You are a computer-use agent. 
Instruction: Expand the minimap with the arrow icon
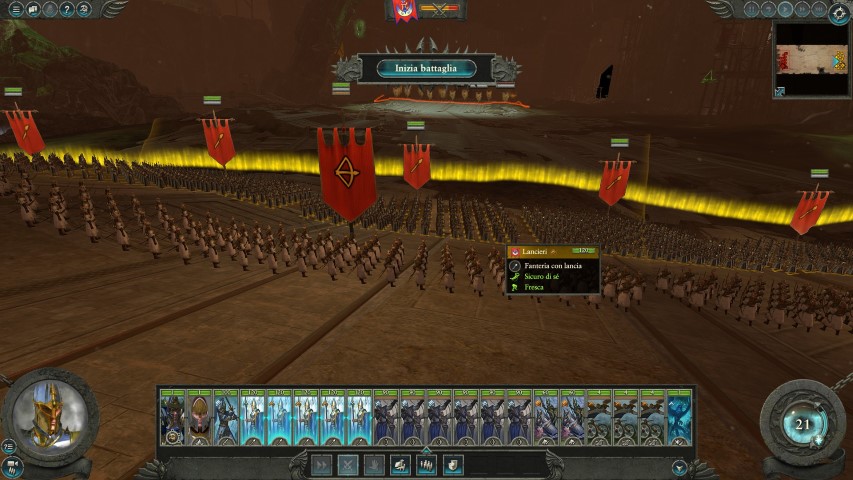pos(780,92)
